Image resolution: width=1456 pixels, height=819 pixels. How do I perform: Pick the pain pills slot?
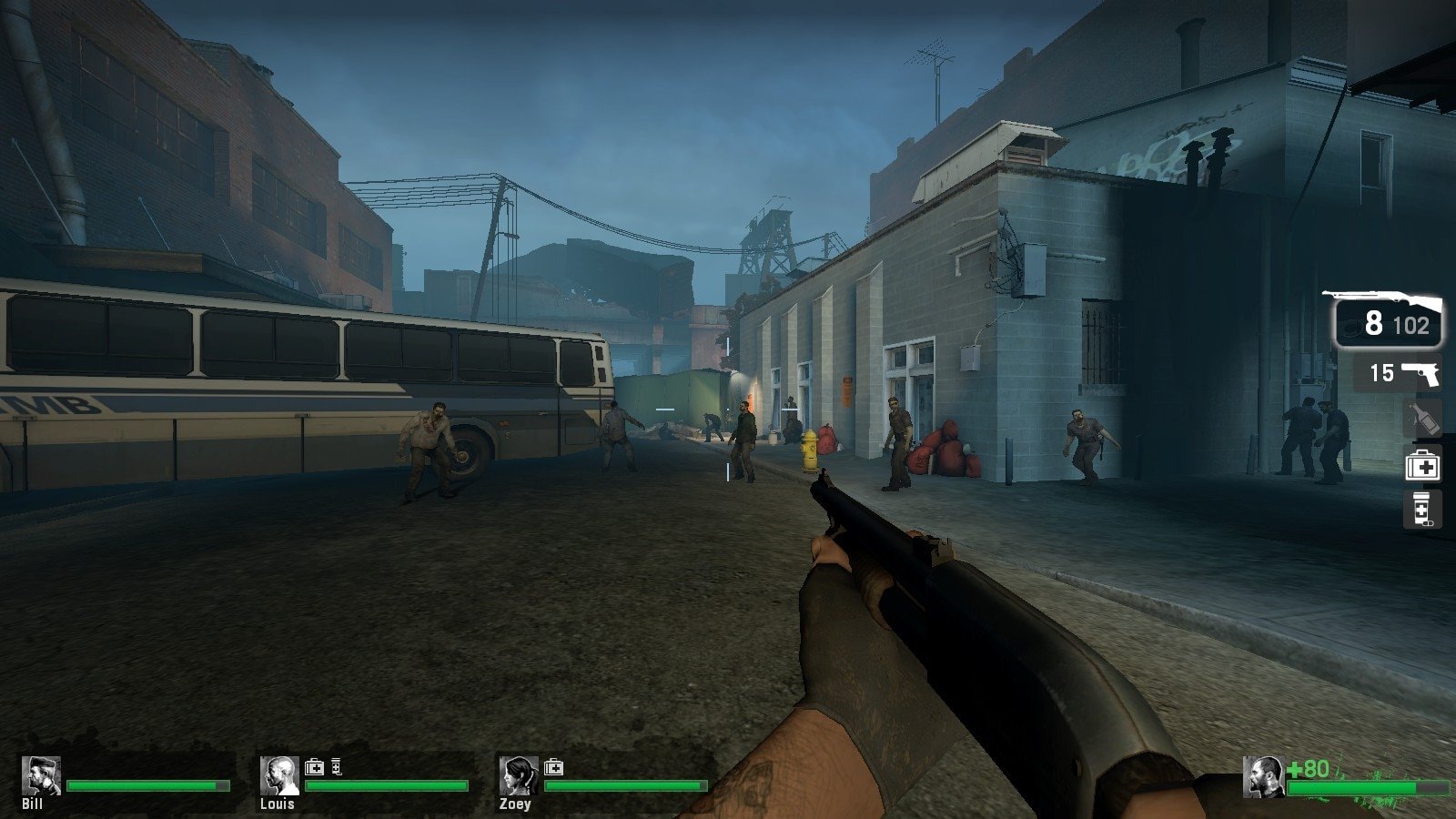[1422, 511]
